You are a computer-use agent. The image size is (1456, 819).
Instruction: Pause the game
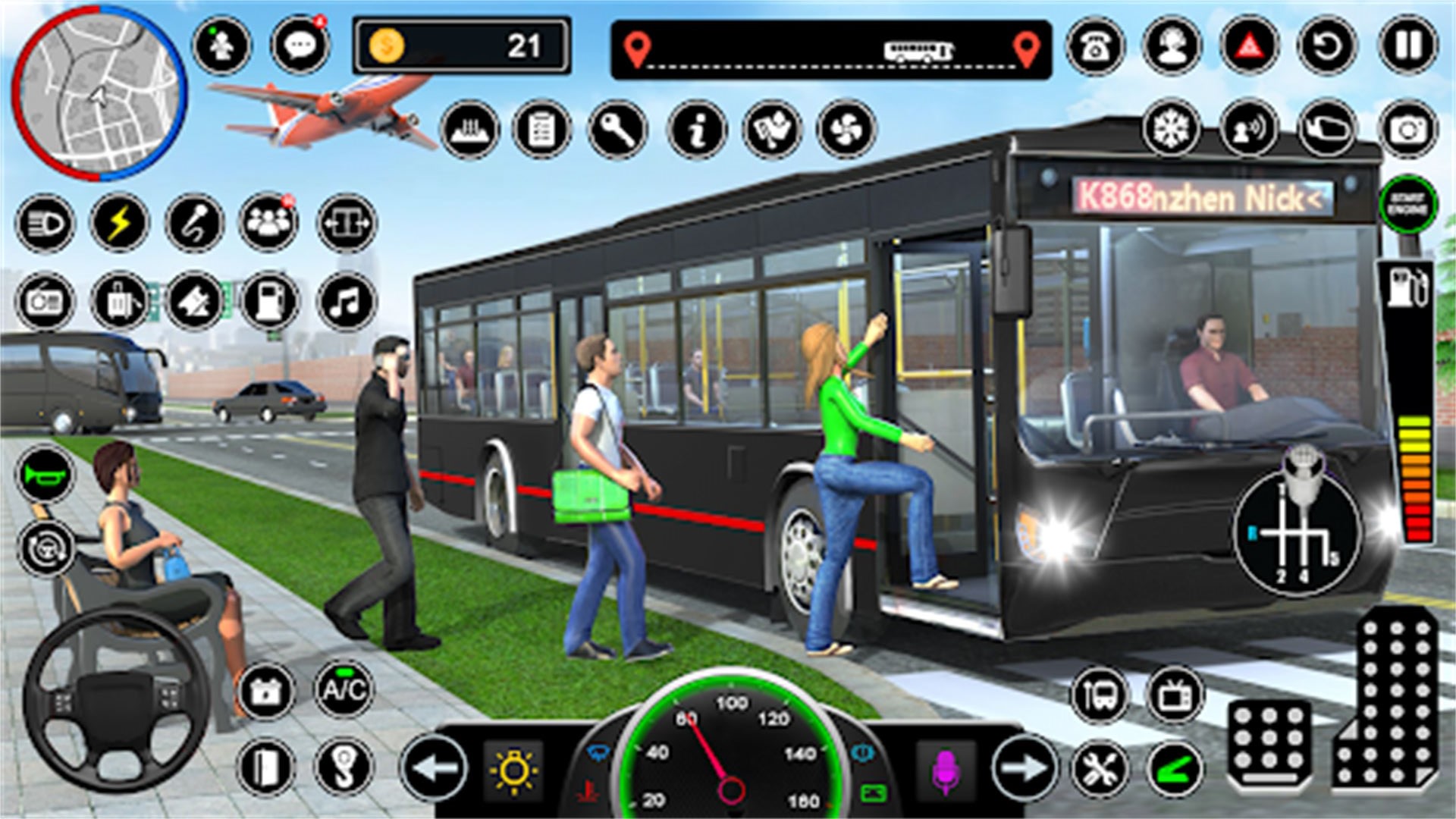pyautogui.click(x=1407, y=47)
